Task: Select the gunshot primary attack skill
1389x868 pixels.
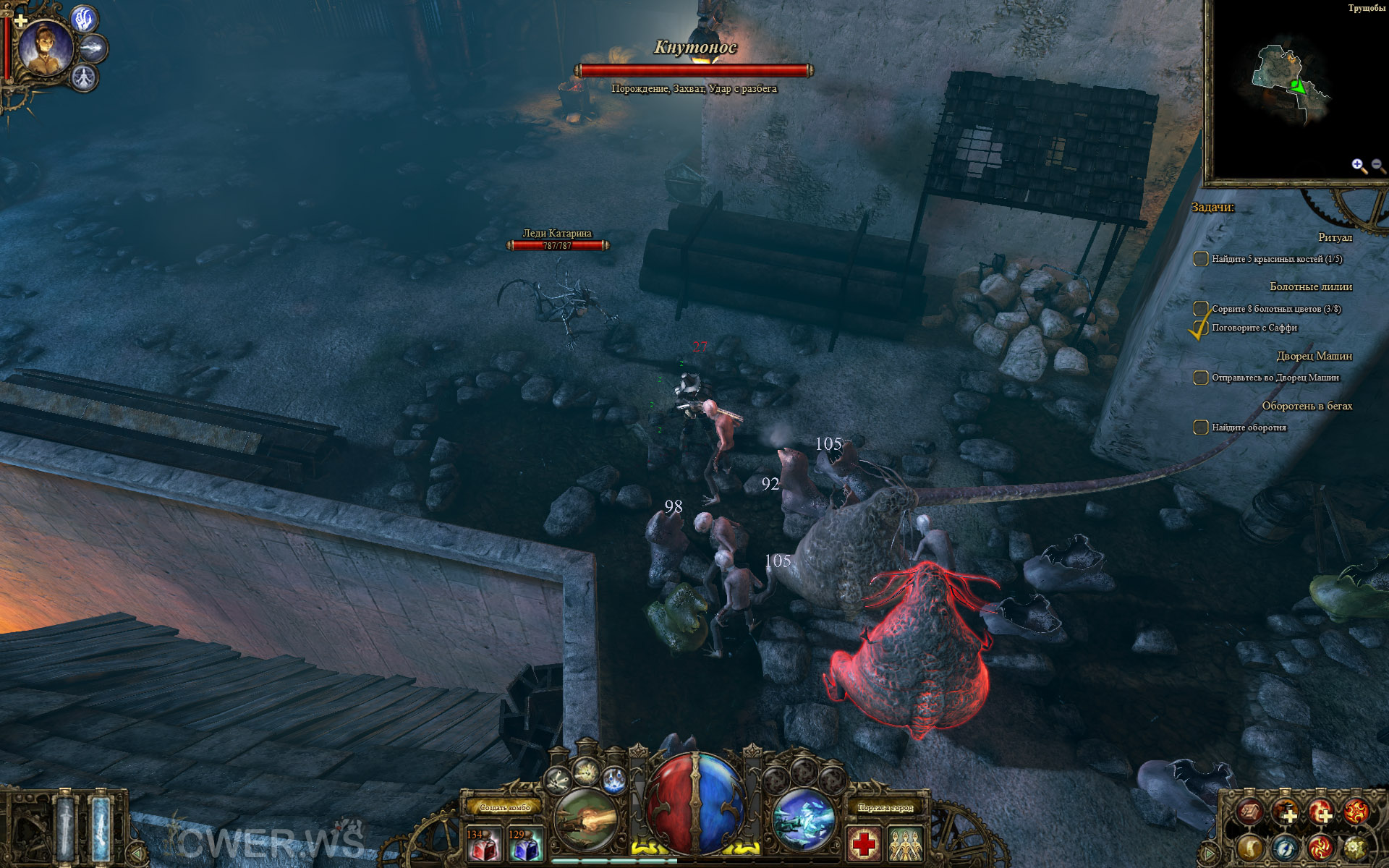Action: (x=586, y=821)
